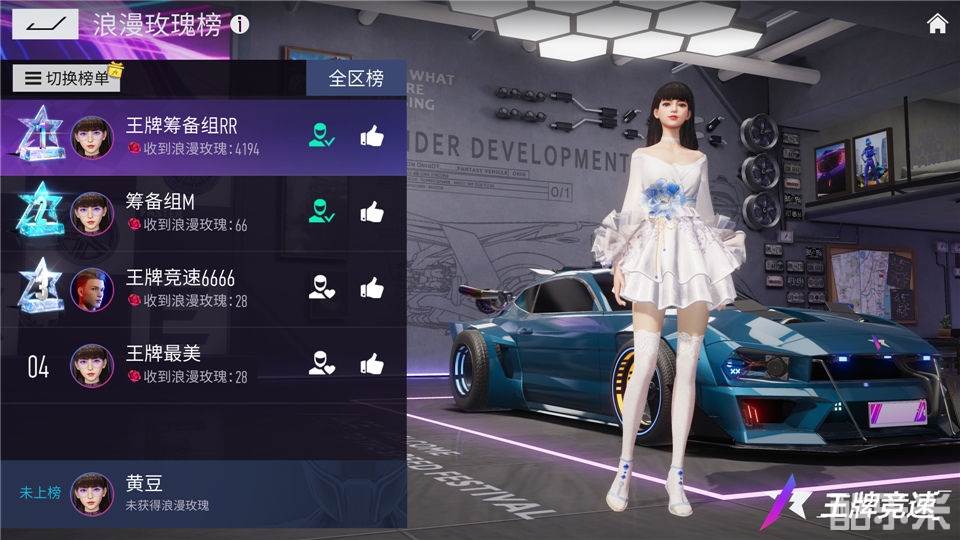Open 筹备组M player avatar
This screenshot has width=960, height=540.
[91, 213]
